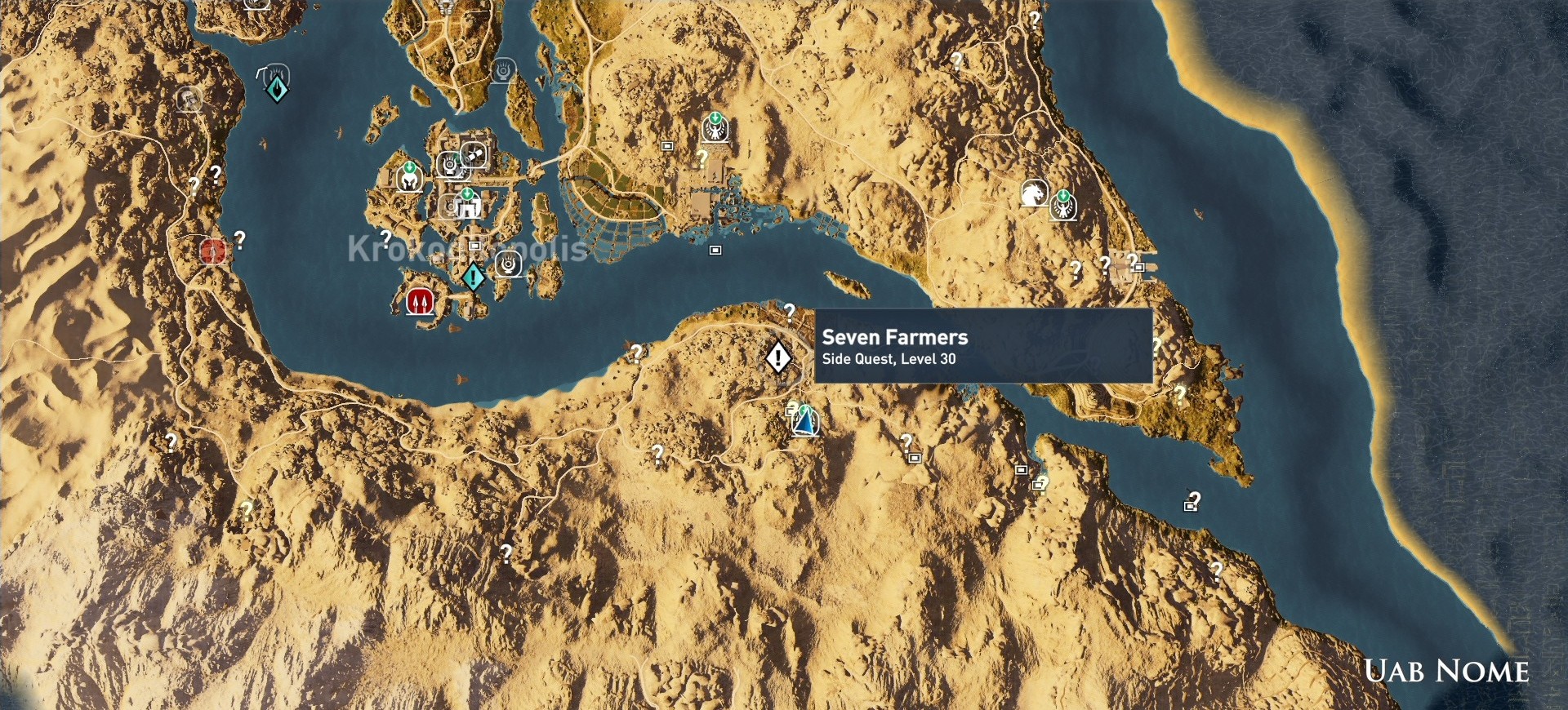The width and height of the screenshot is (1568, 710).
Task: Click the temple icon beside the active quest marker
Action: (506, 264)
